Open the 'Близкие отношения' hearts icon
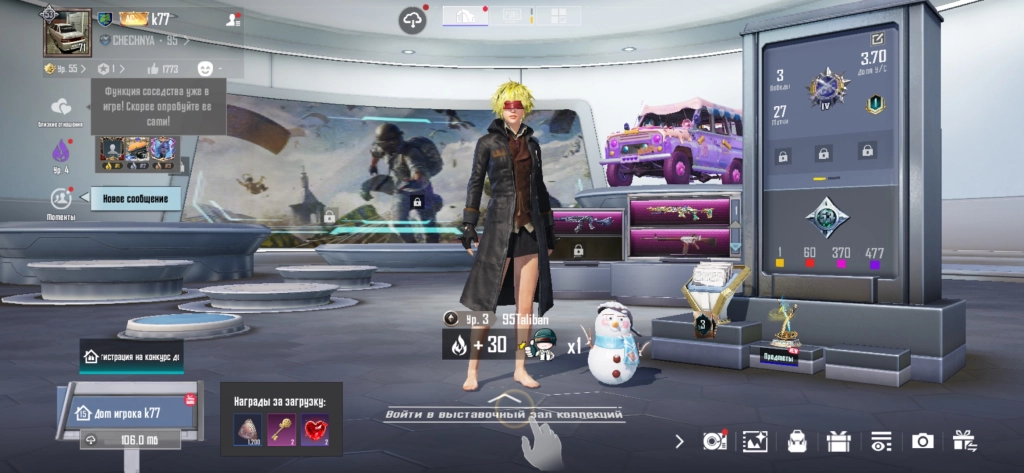The image size is (1024, 473). click(x=61, y=108)
